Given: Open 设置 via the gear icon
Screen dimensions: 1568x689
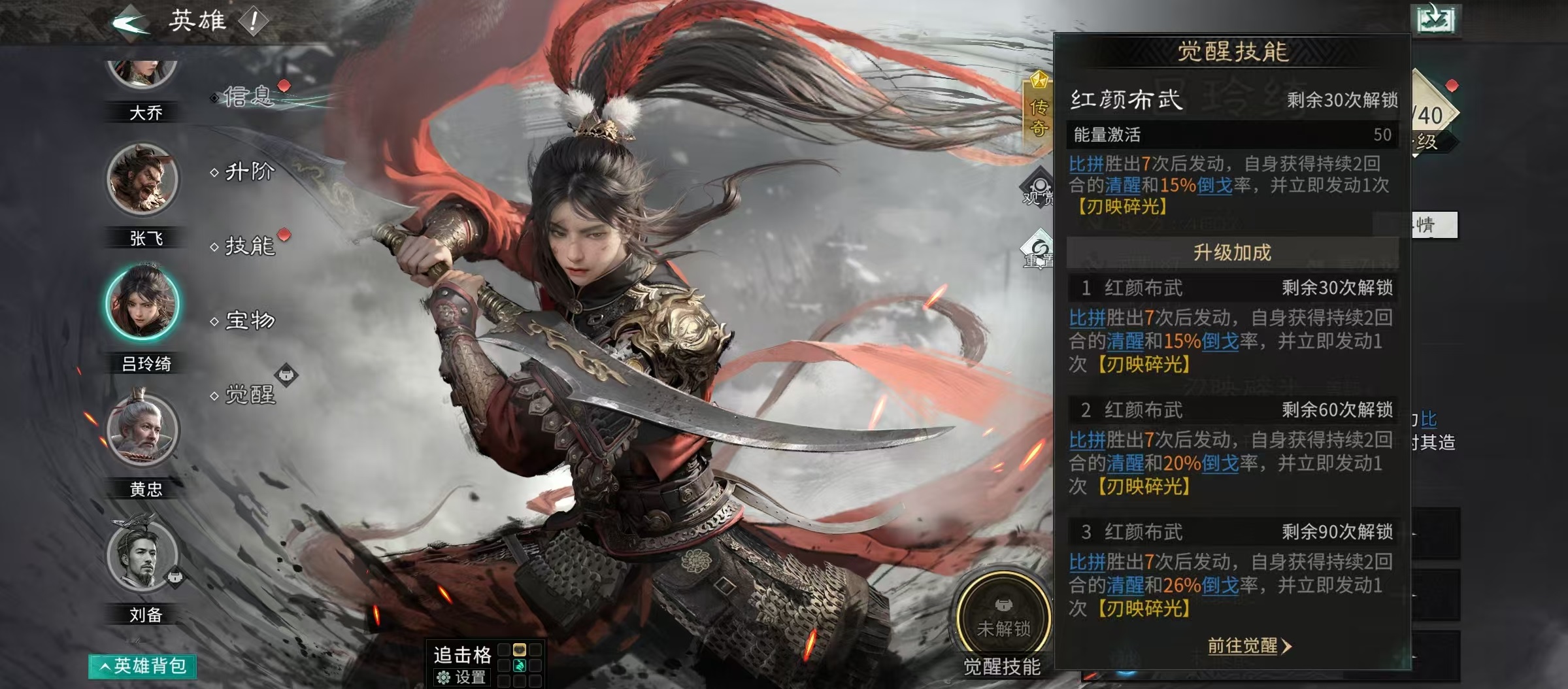Looking at the screenshot, I should click(444, 677).
